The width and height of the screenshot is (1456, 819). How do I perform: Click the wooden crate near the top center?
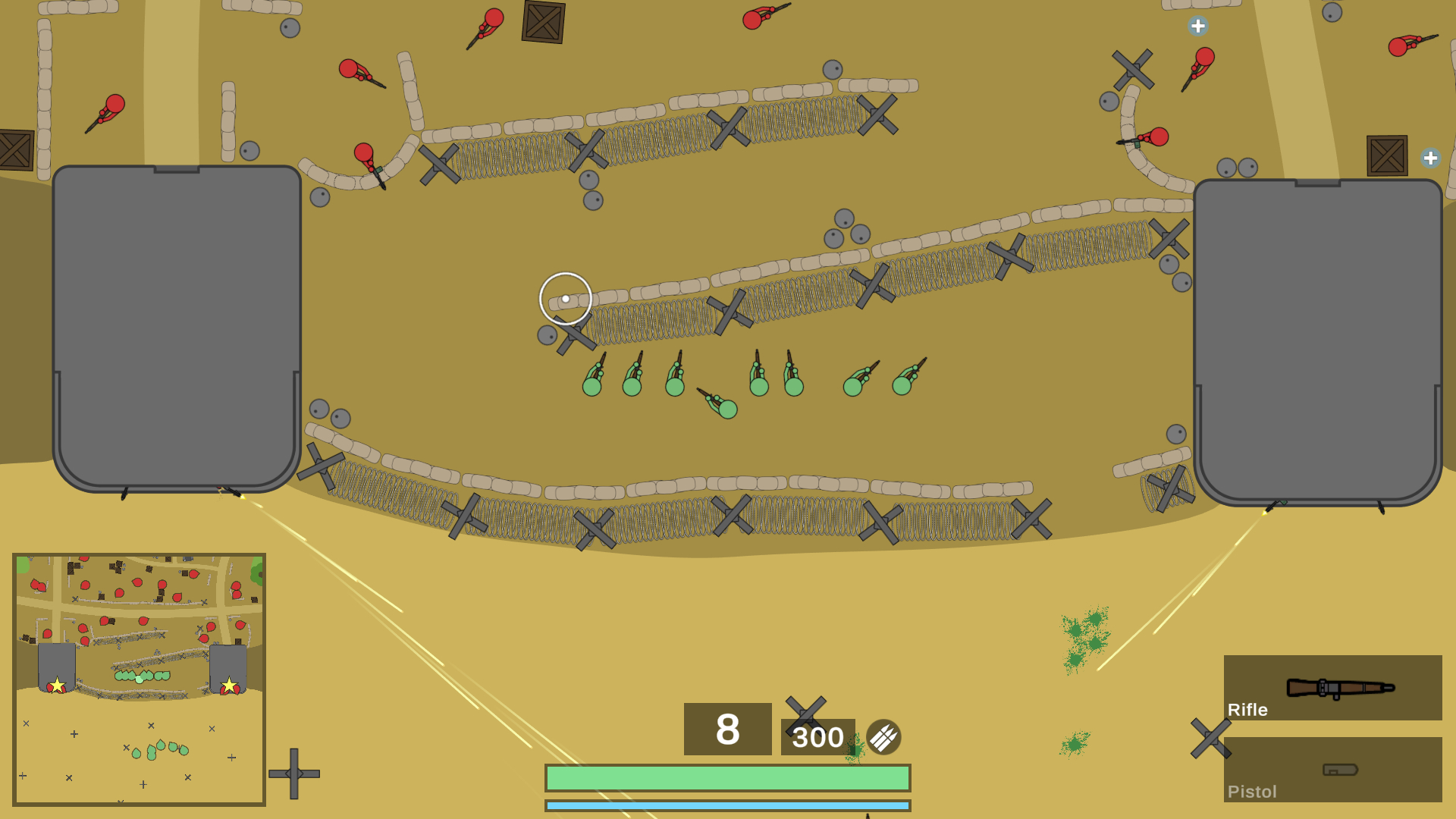pyautogui.click(x=542, y=21)
